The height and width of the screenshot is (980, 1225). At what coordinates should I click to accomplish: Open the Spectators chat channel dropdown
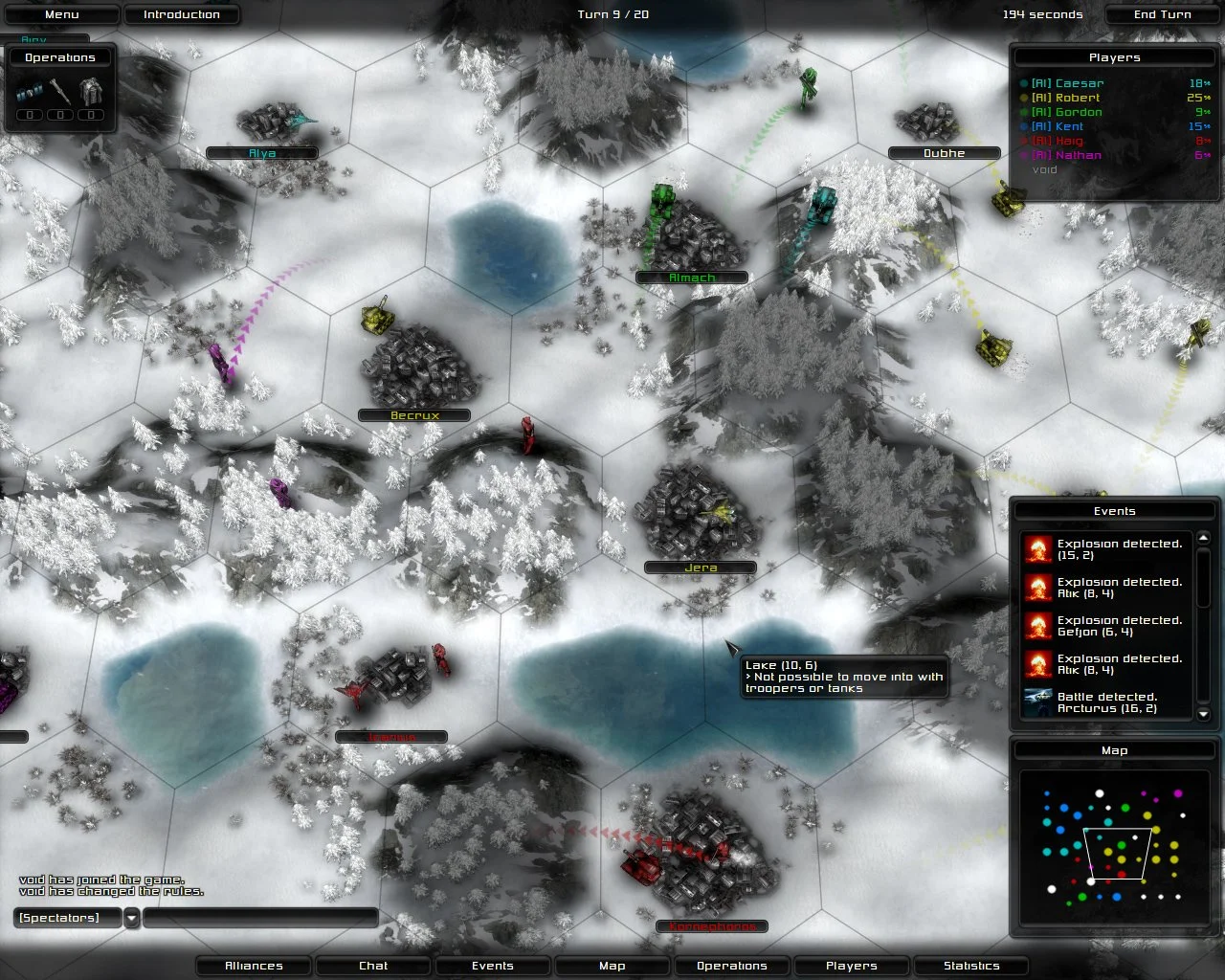pyautogui.click(x=131, y=918)
